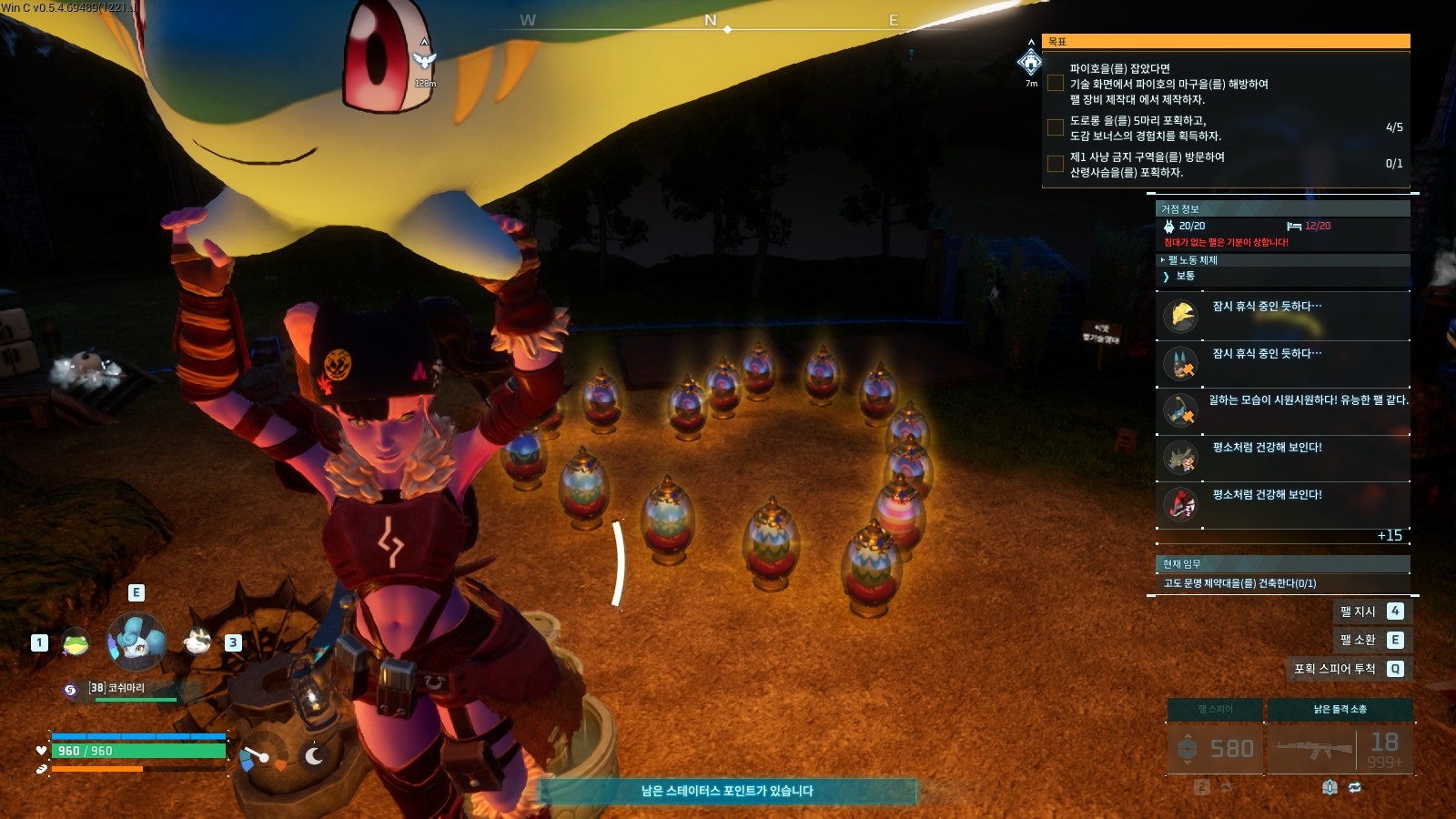Click the crescent moon night-time indicator
1456x819 pixels.
315,755
